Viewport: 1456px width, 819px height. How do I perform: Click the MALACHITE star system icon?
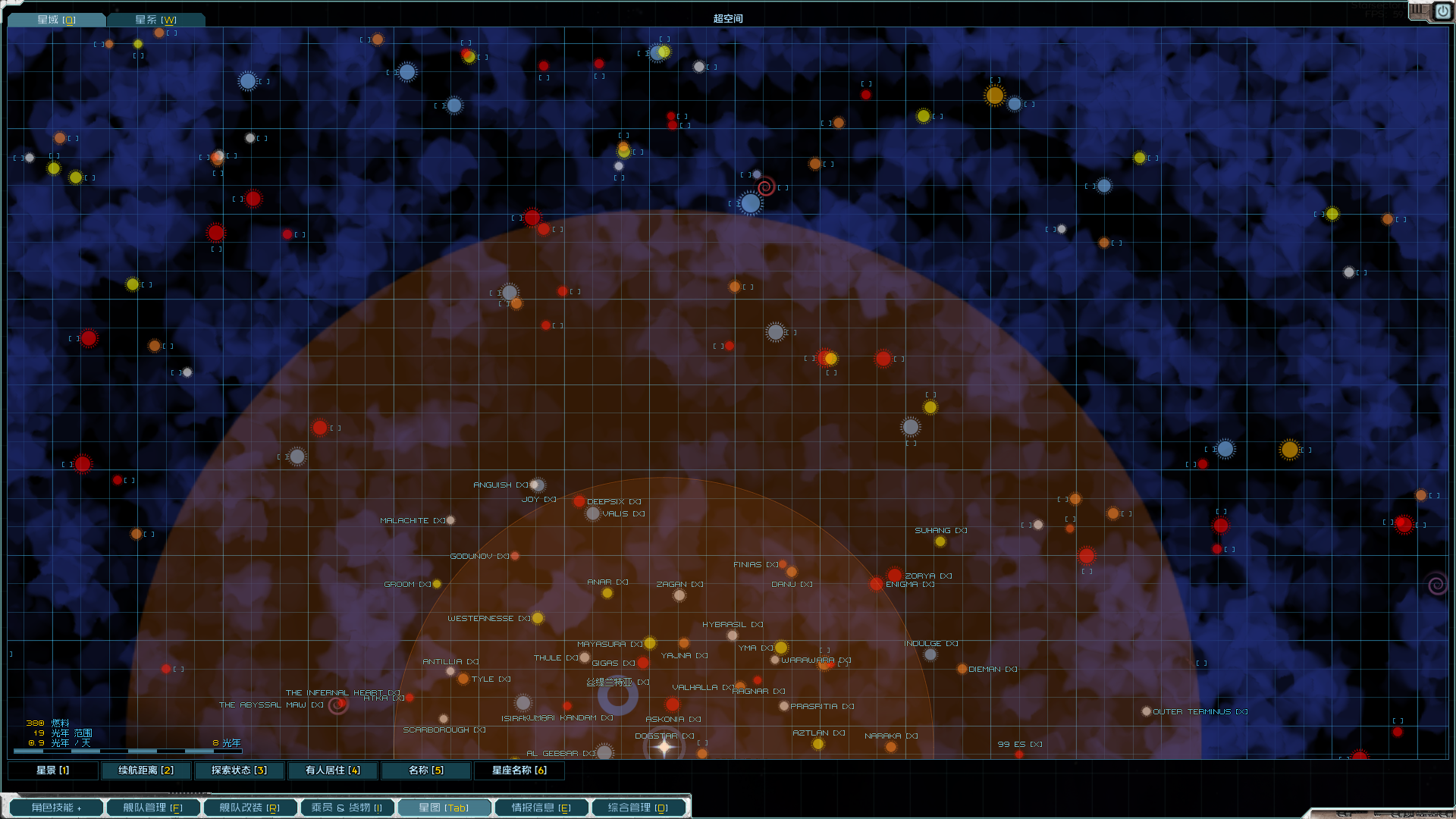(x=450, y=520)
